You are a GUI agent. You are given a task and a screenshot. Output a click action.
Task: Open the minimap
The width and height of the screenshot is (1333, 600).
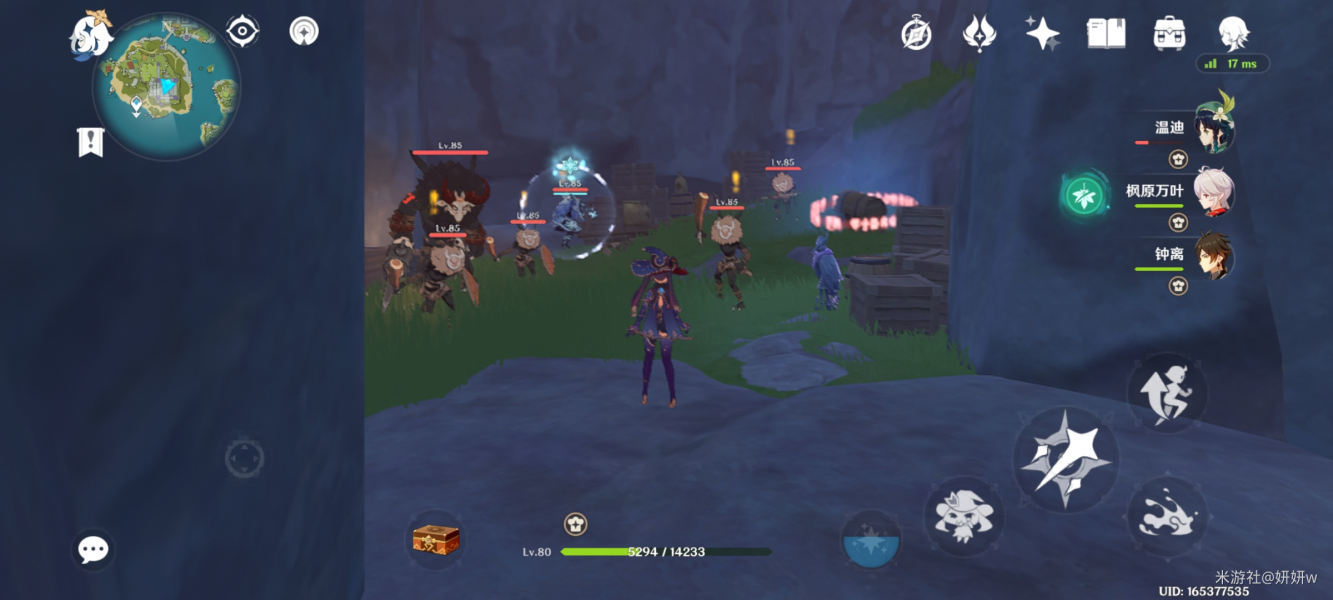(166, 87)
